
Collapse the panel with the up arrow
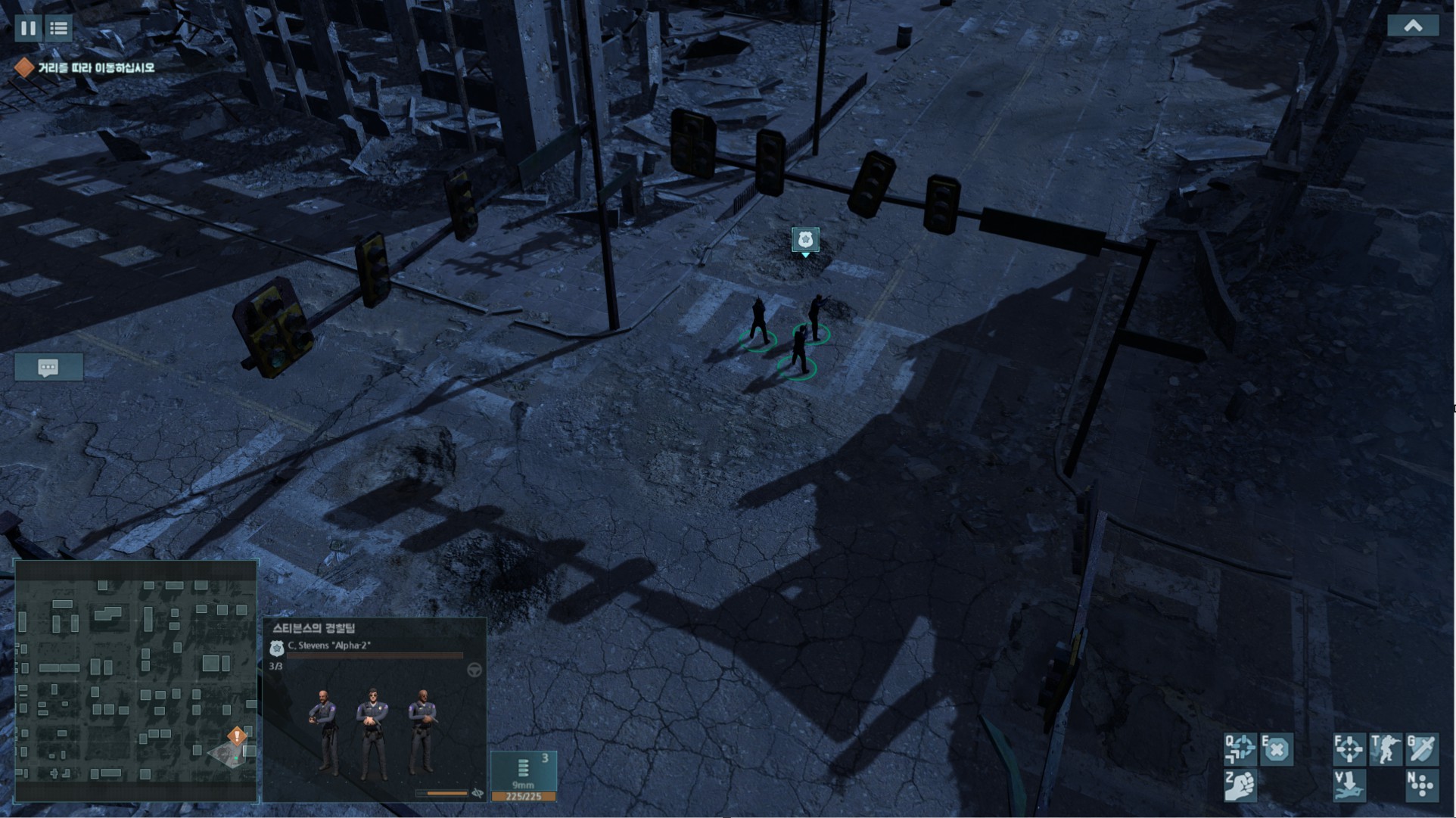[1412, 26]
